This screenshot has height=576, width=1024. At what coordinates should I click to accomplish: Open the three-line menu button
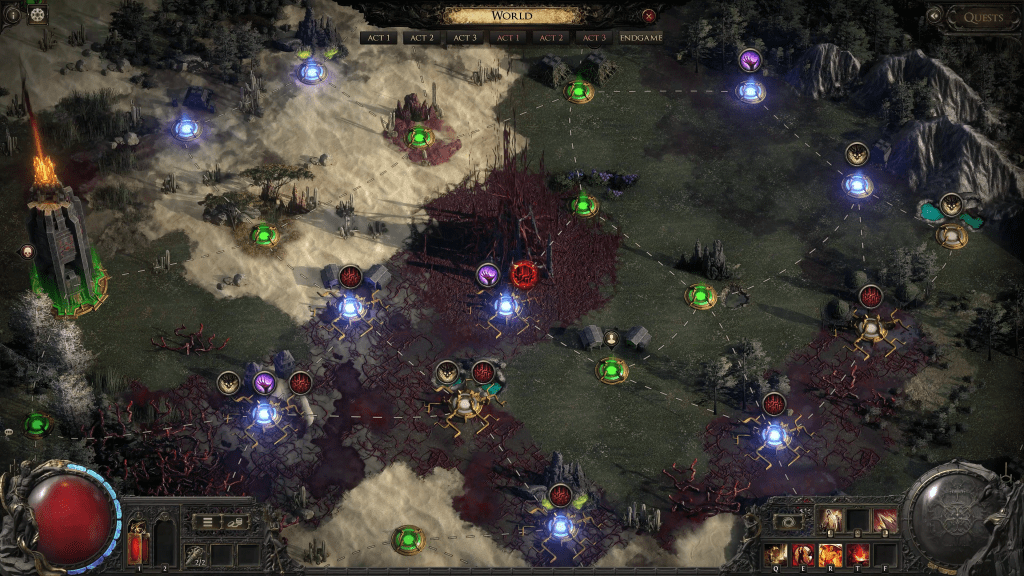(x=205, y=521)
